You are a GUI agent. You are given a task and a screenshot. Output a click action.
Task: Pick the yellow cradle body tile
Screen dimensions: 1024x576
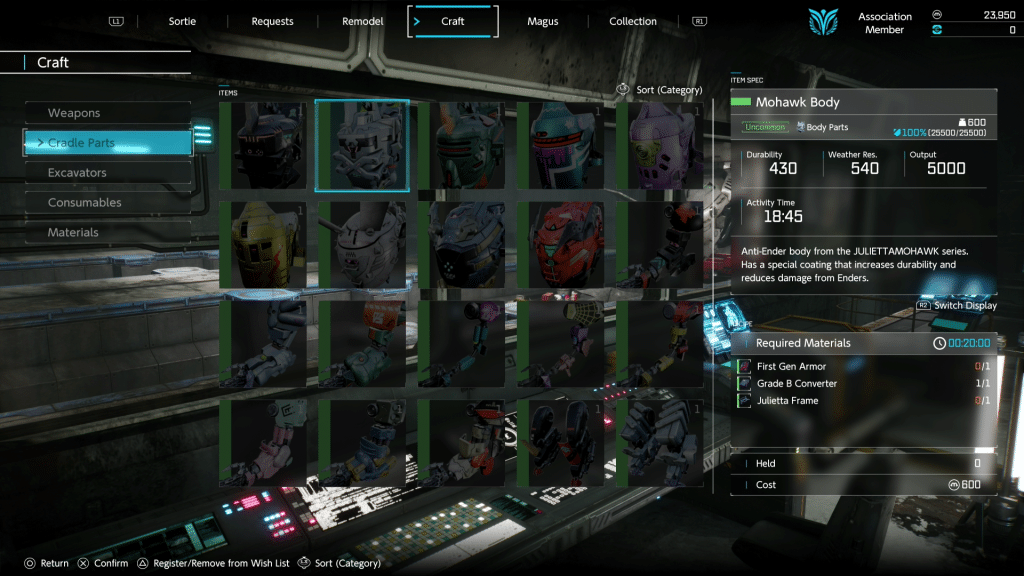[263, 245]
